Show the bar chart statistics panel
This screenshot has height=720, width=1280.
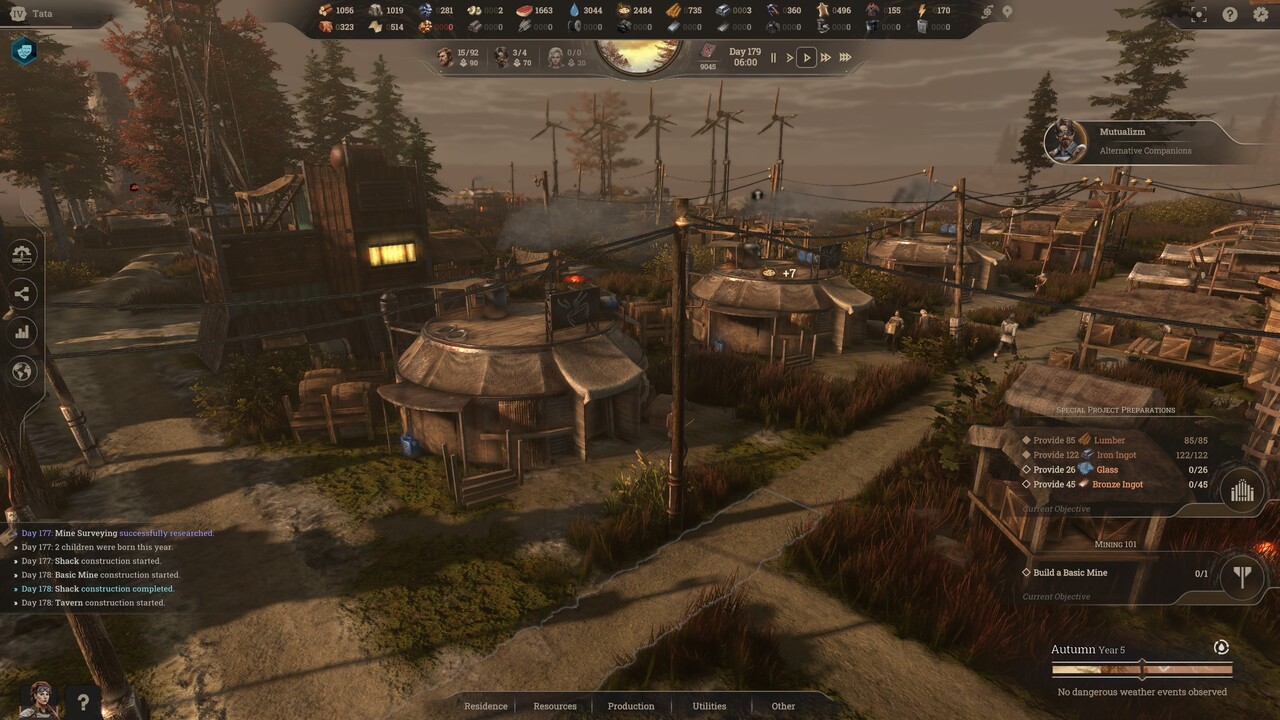(x=22, y=332)
